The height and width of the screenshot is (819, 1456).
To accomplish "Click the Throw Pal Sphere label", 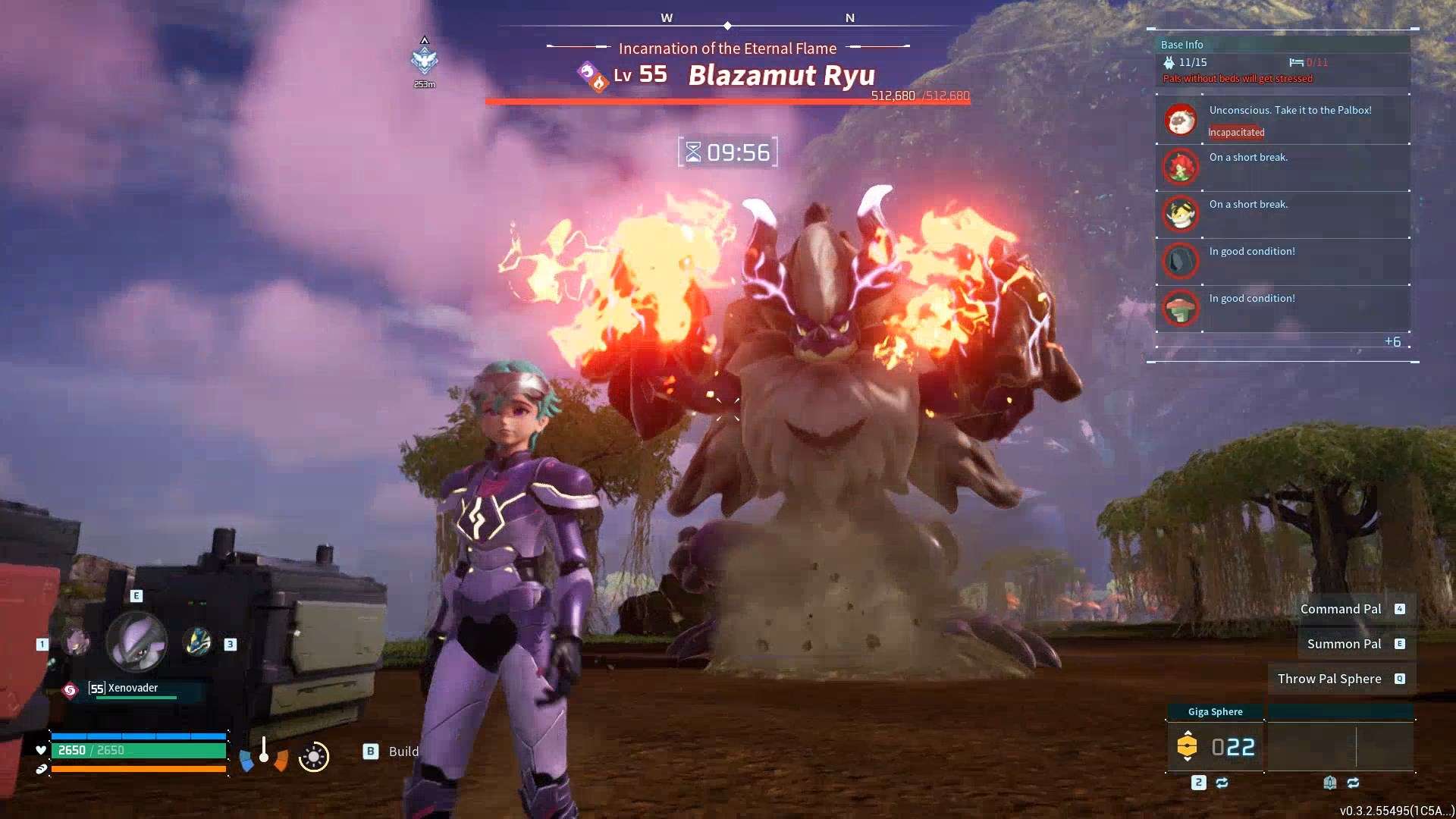I will pyautogui.click(x=1329, y=679).
